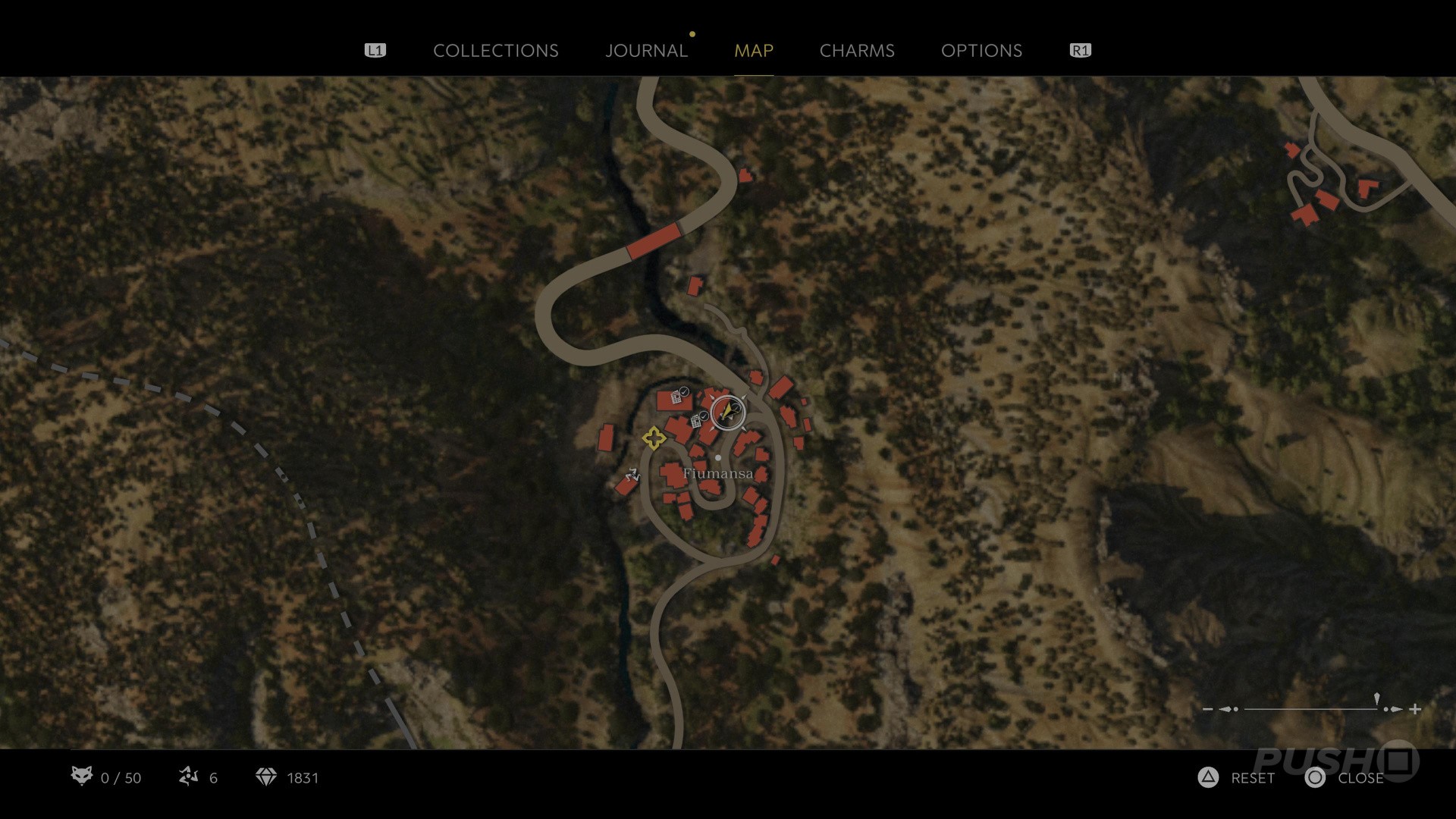The width and height of the screenshot is (1456, 819).
Task: Switch to the Collections tab
Action: [x=495, y=51]
